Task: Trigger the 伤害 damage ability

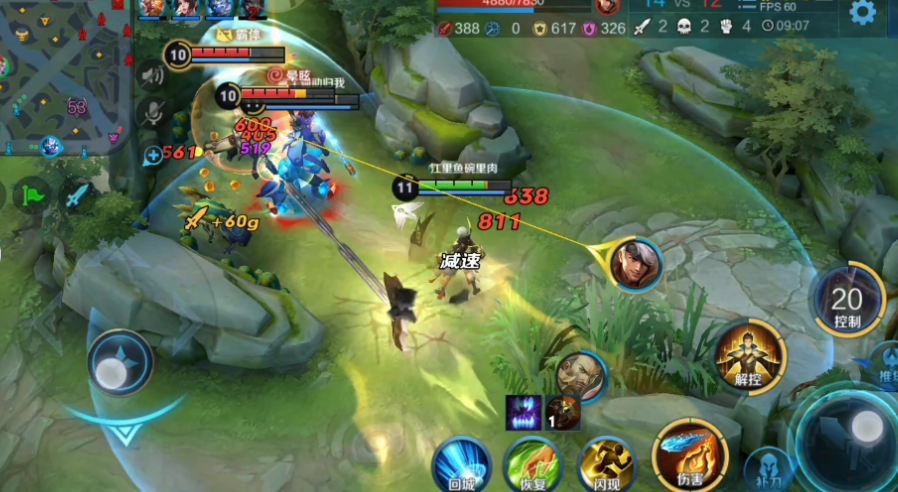Action: (687, 454)
